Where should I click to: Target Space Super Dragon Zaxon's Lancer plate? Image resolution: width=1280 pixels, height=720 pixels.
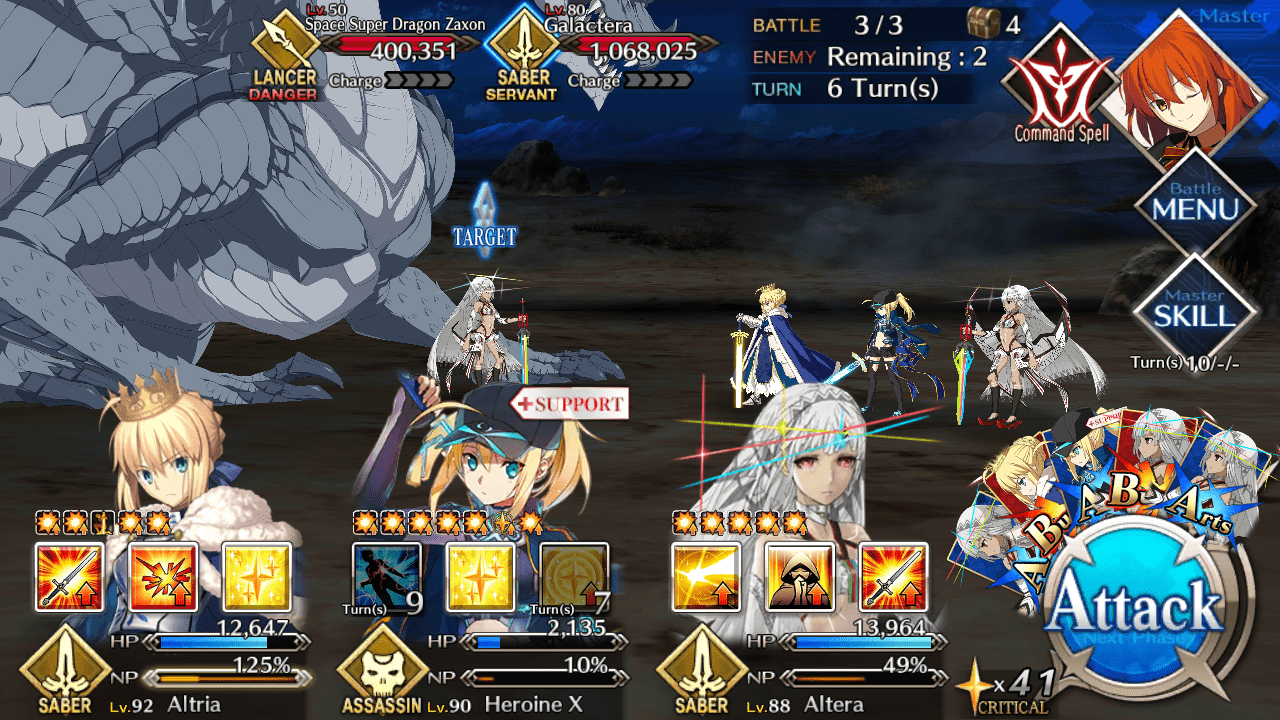pyautogui.click(x=284, y=62)
